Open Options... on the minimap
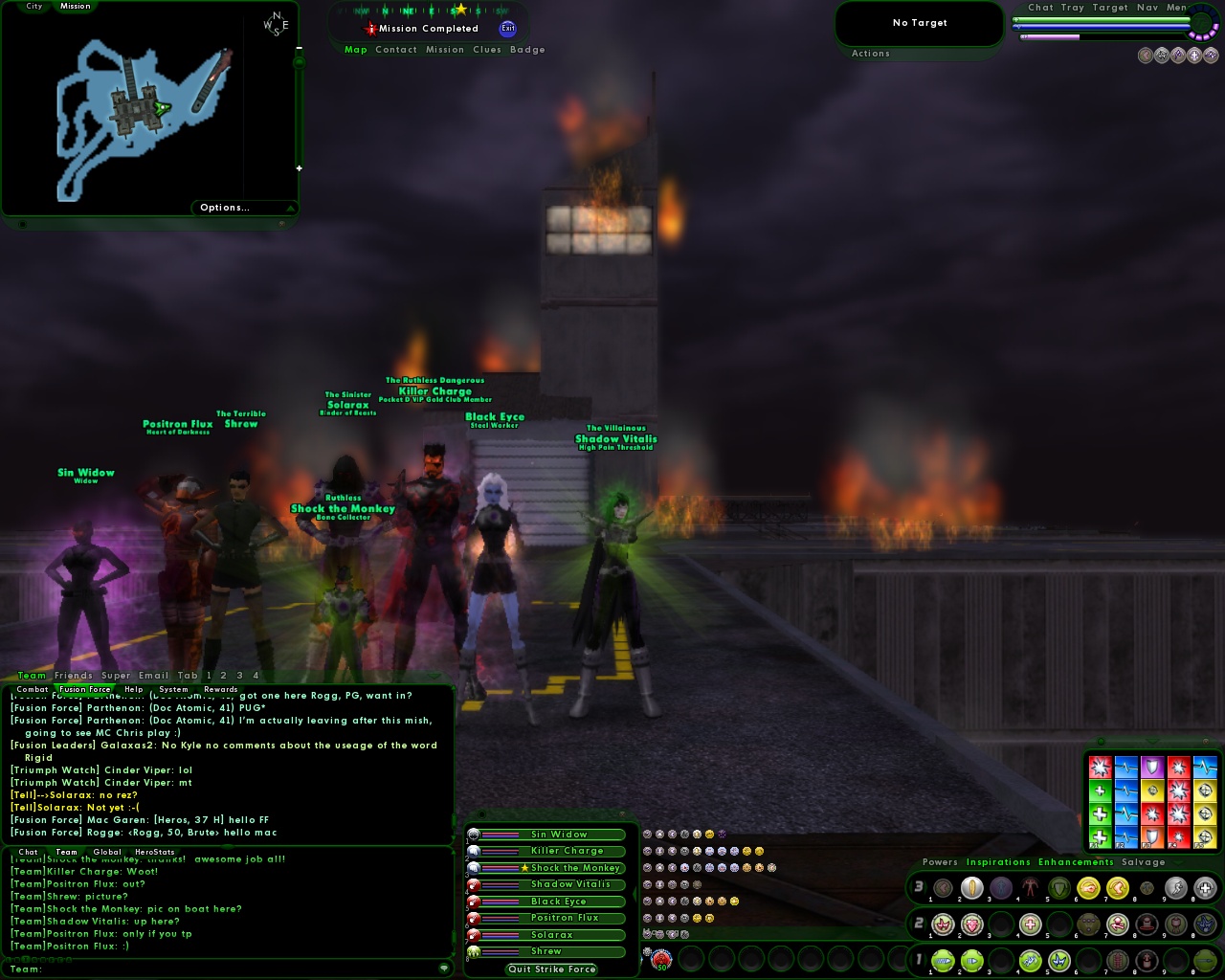This screenshot has height=980, width=1225. click(223, 208)
